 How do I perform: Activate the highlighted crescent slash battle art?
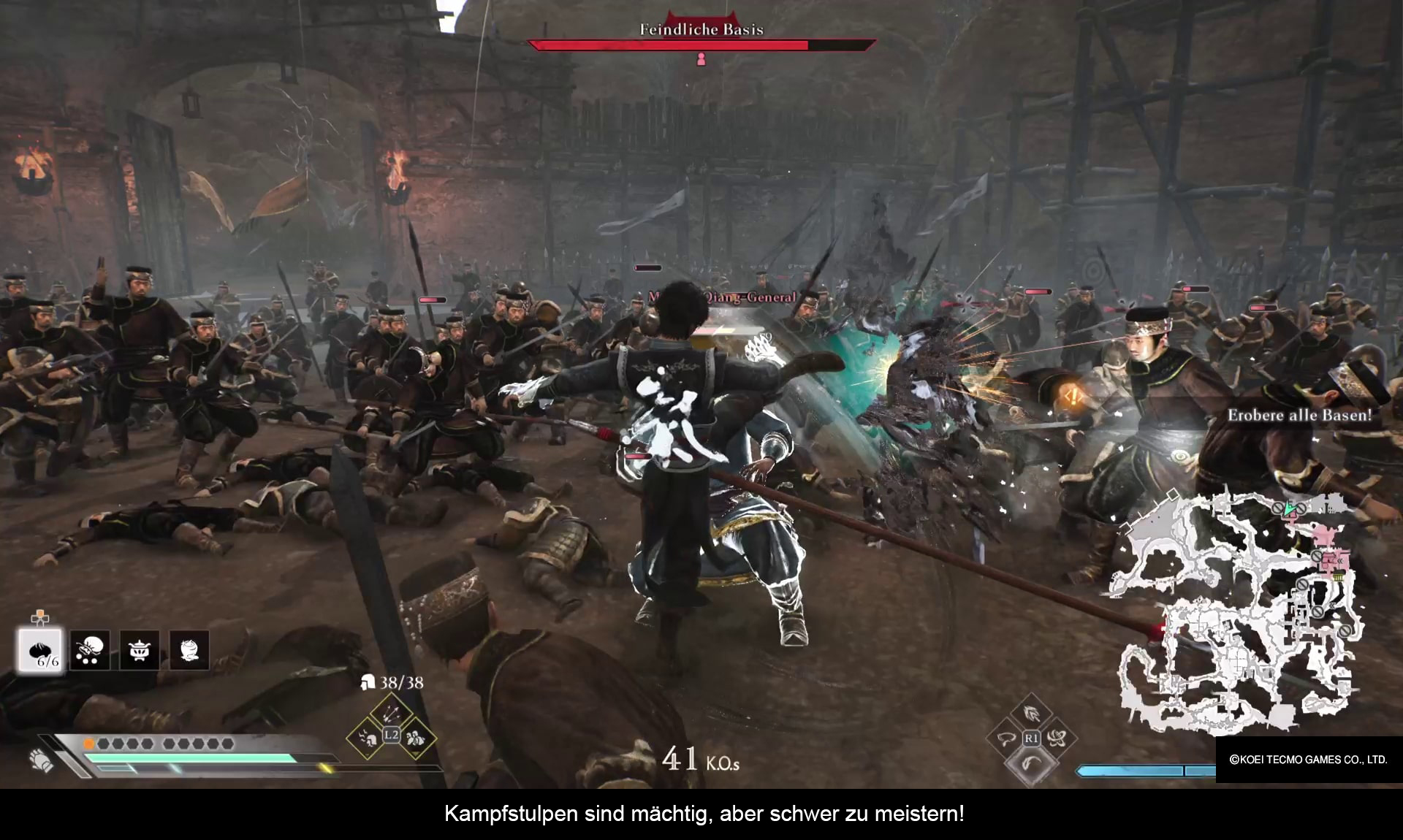[1031, 764]
